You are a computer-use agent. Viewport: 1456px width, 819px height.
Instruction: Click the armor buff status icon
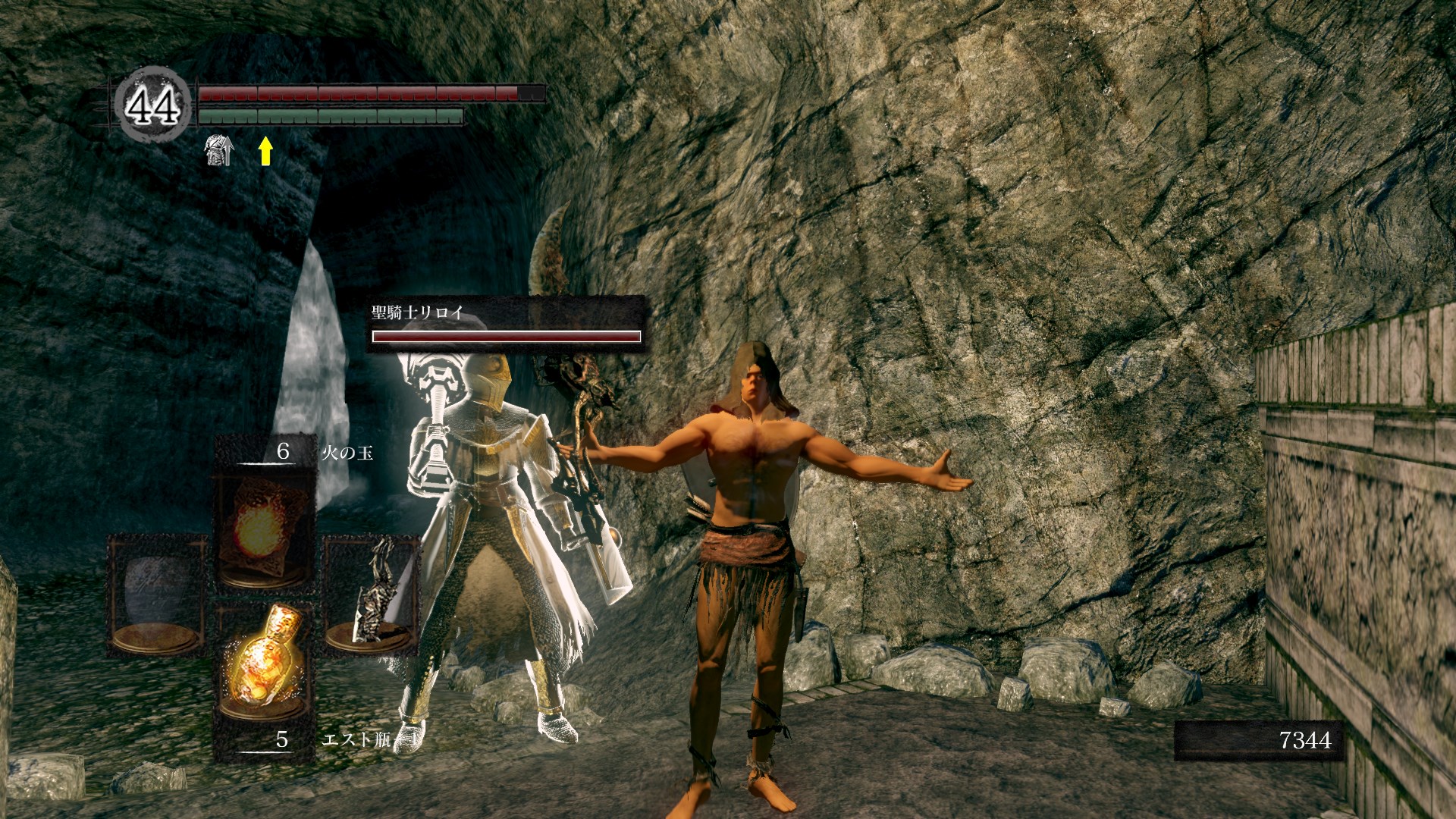[219, 151]
